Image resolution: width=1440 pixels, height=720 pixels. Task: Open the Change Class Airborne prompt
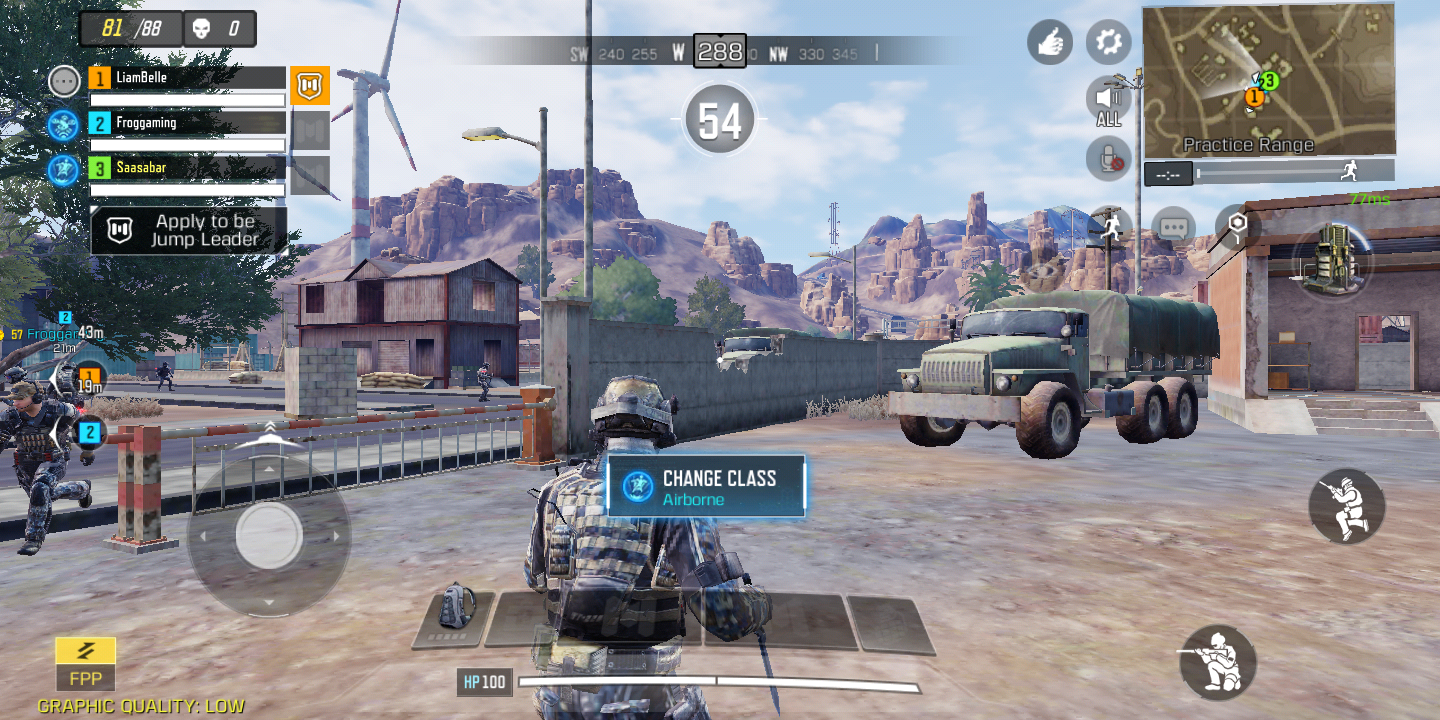706,486
